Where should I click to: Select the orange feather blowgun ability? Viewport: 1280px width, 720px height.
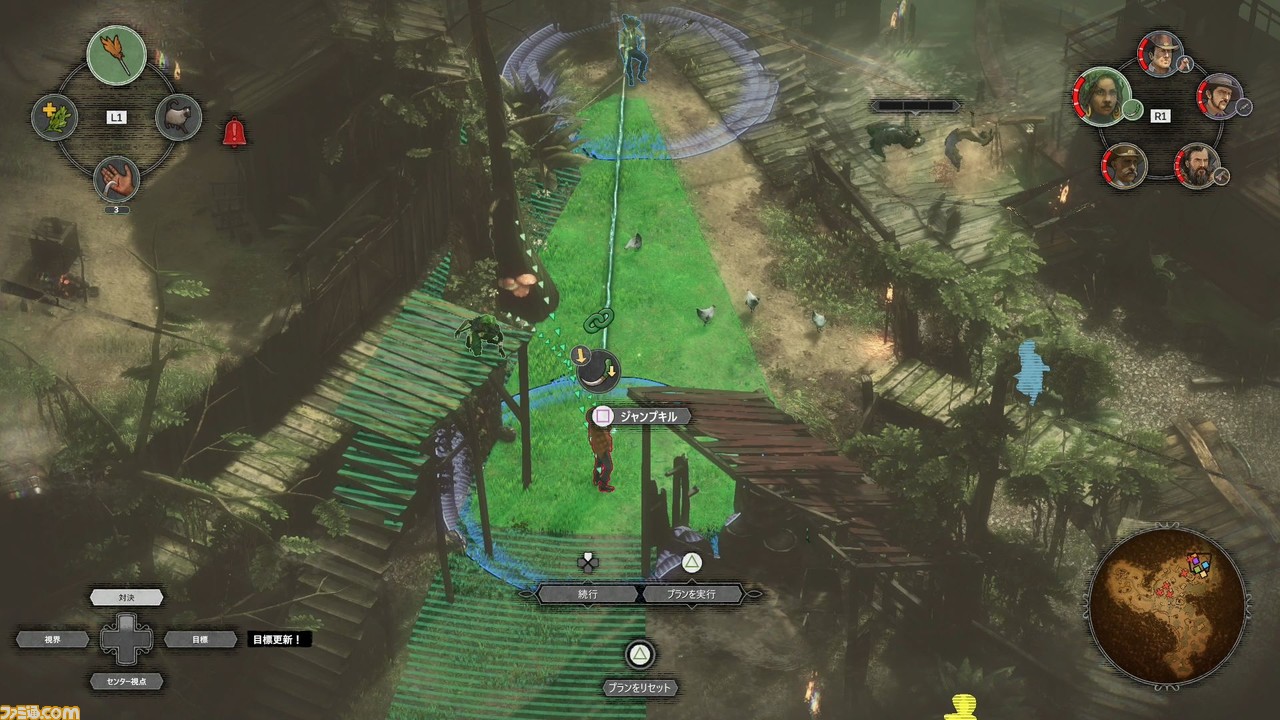click(117, 56)
